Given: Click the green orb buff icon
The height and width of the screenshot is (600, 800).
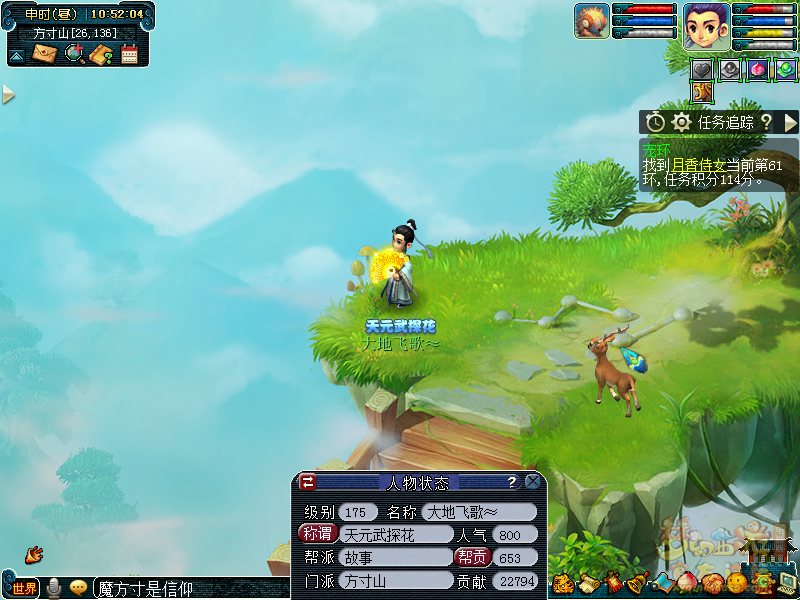Looking at the screenshot, I should [x=786, y=70].
